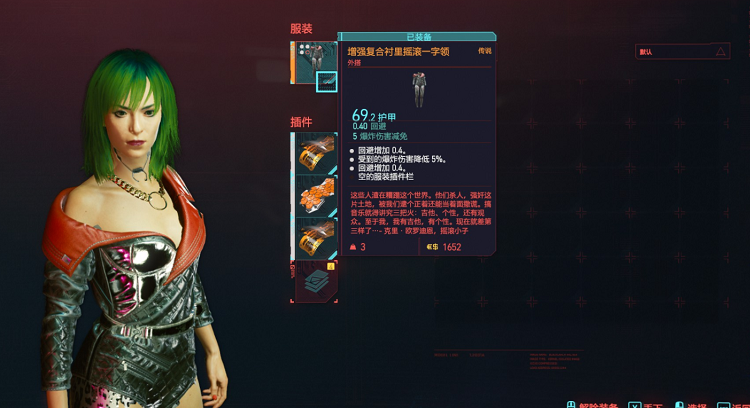Screen dimensions: 750x408
Task: Open the 默认 sorting dropdown
Action: pyautogui.click(x=683, y=51)
